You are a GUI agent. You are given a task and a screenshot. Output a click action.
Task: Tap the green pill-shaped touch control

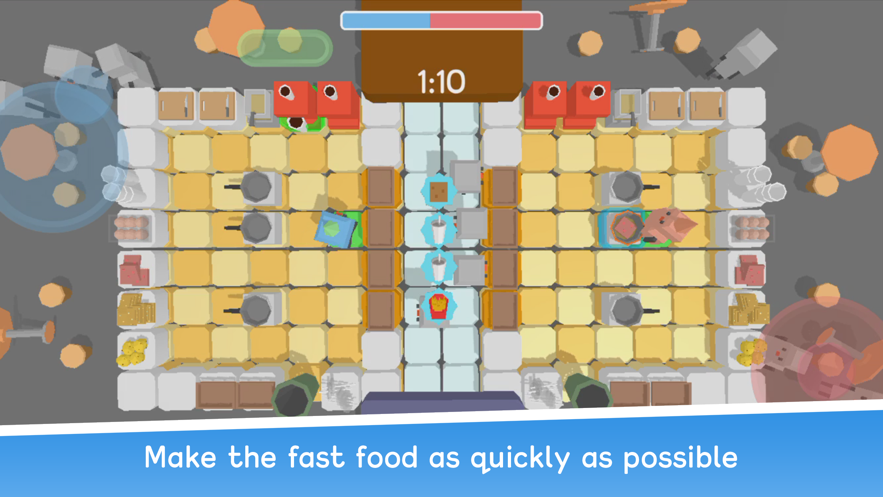click(285, 45)
